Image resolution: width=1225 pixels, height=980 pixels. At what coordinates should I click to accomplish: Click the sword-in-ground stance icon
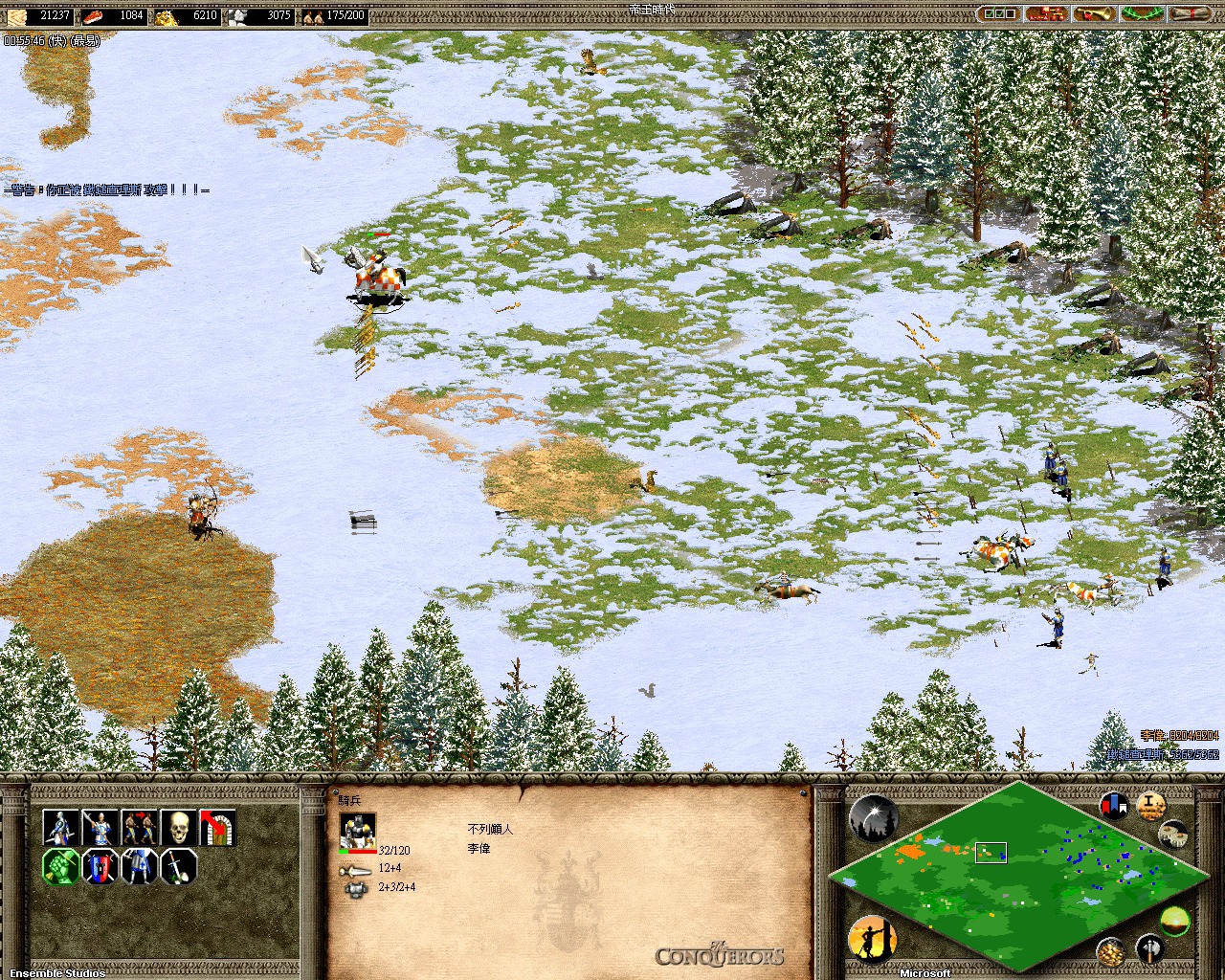(178, 867)
